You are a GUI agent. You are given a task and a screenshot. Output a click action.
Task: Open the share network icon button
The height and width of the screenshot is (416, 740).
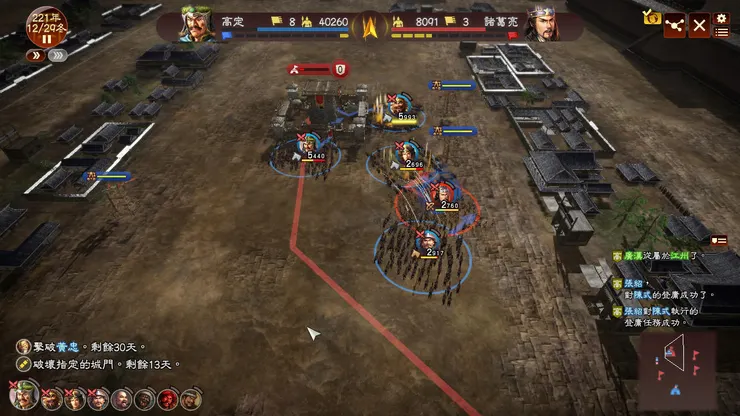(x=675, y=25)
